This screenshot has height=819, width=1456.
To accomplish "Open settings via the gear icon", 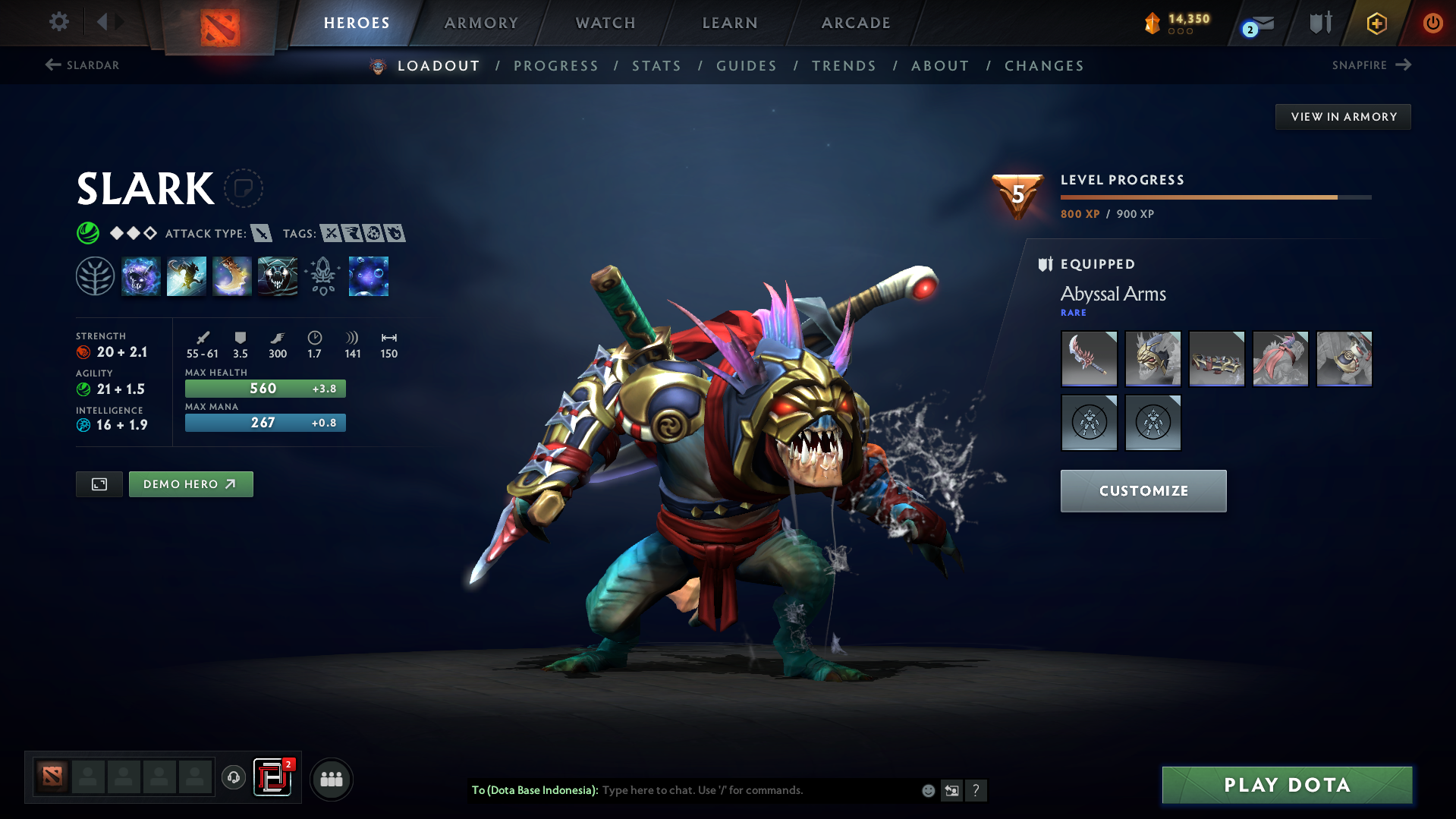I will 59,22.
